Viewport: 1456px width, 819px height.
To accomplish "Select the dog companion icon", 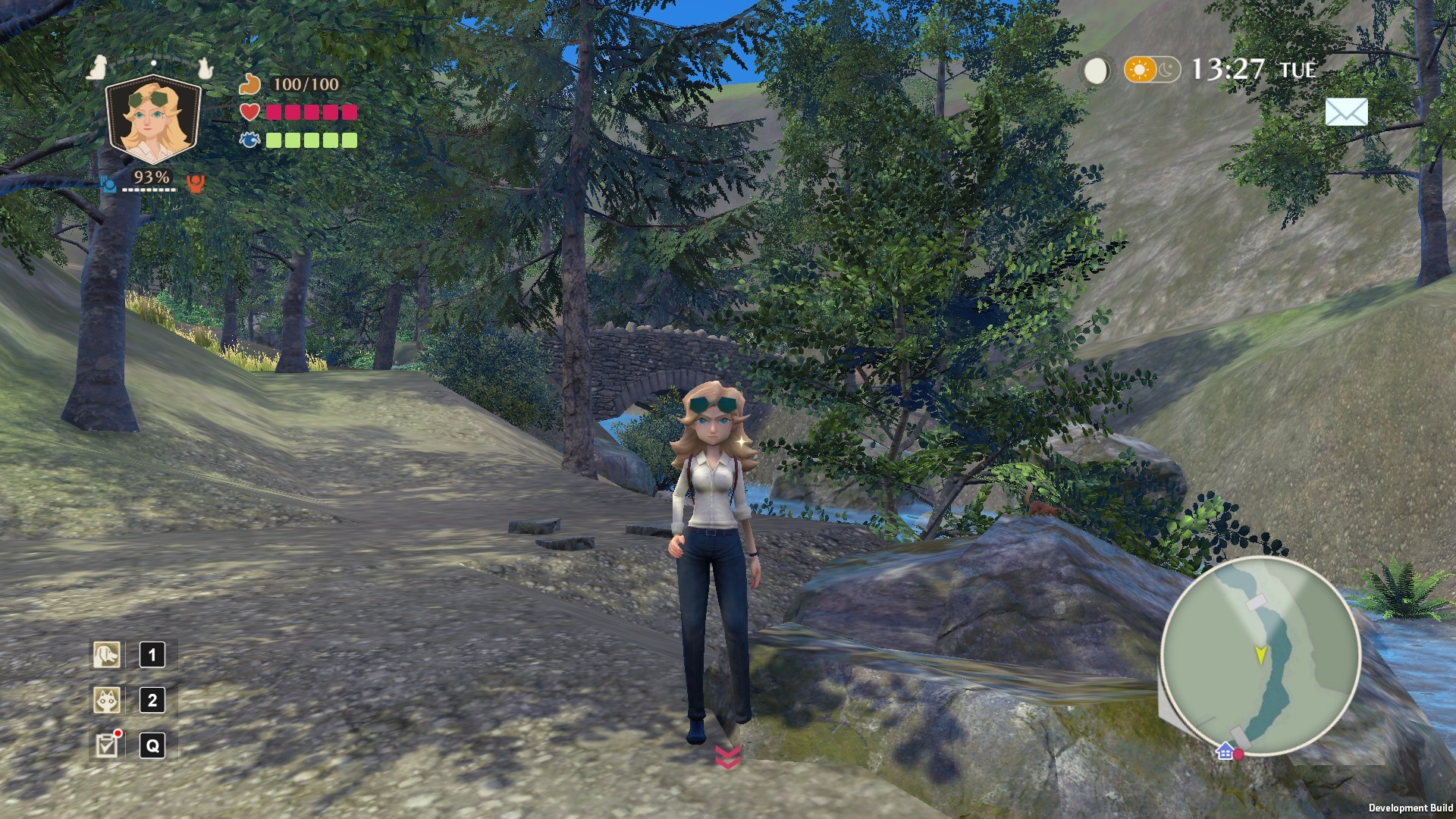I will pos(107,654).
